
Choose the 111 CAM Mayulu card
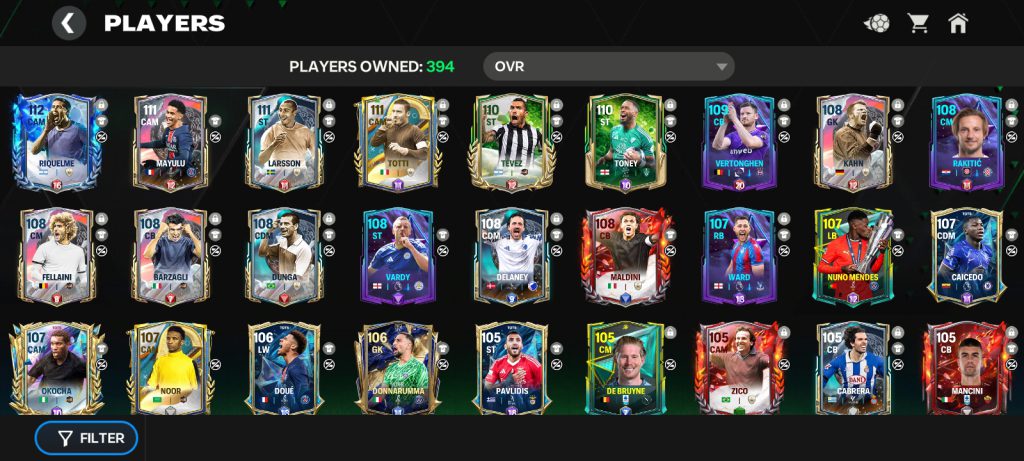pyautogui.click(x=168, y=142)
